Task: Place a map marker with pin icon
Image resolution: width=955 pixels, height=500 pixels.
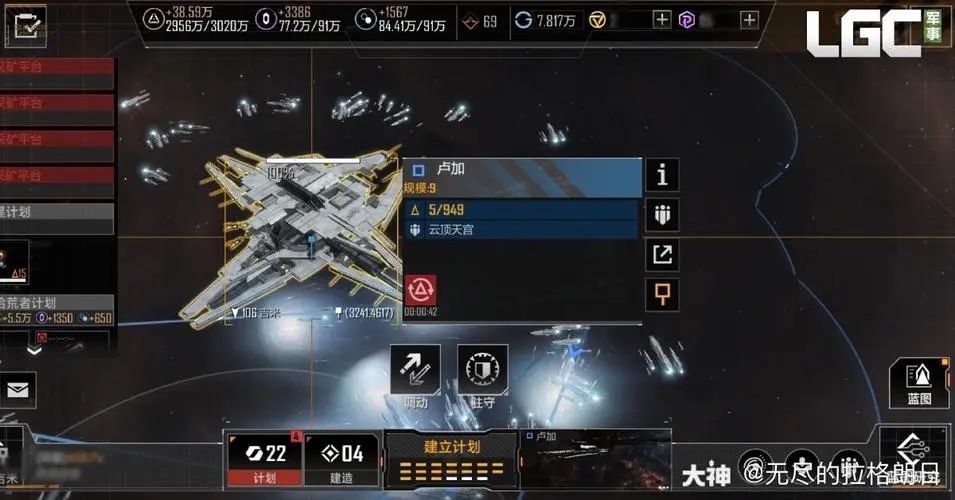Action: click(x=662, y=294)
